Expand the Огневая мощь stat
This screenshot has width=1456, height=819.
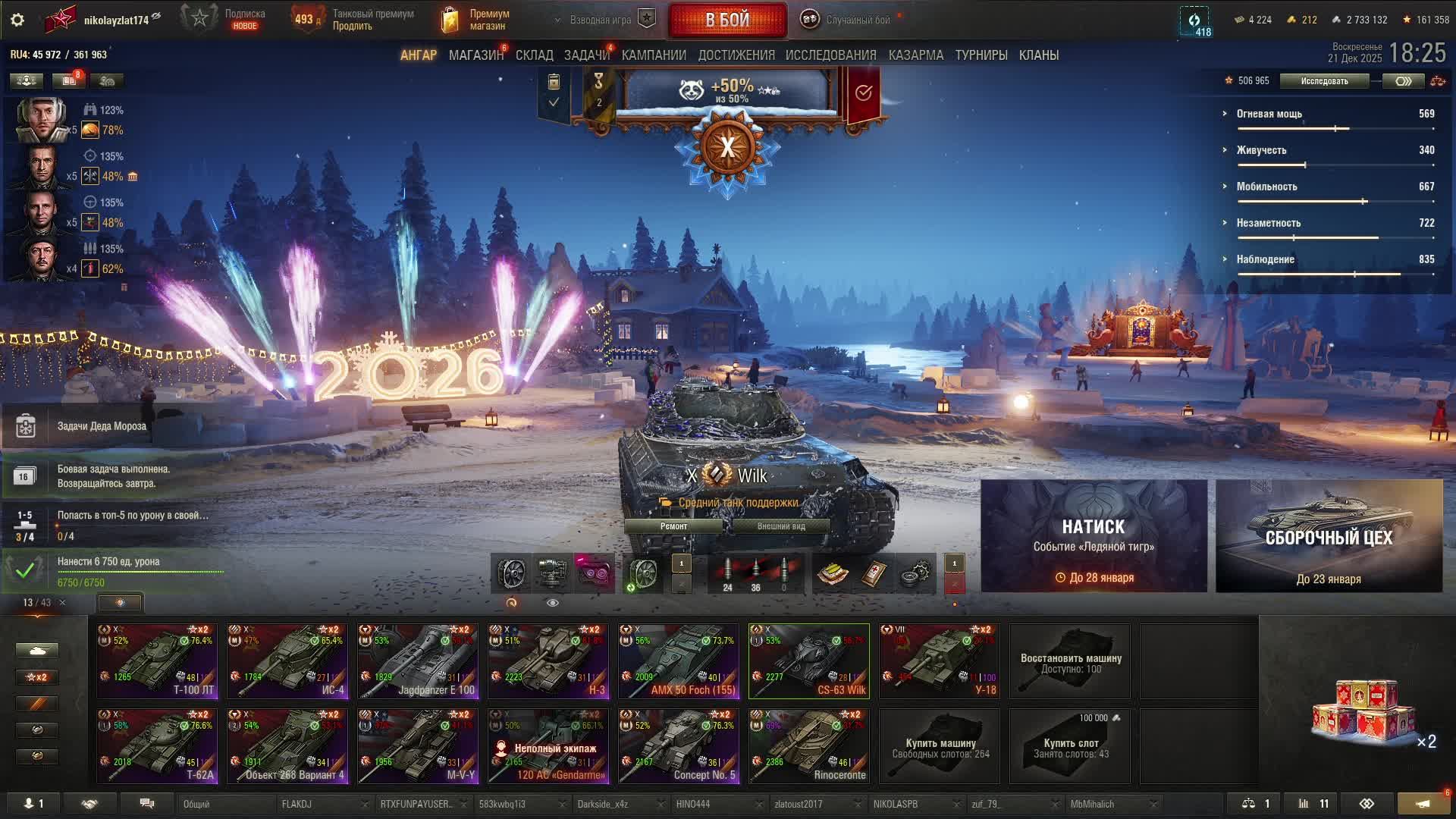(1269, 114)
